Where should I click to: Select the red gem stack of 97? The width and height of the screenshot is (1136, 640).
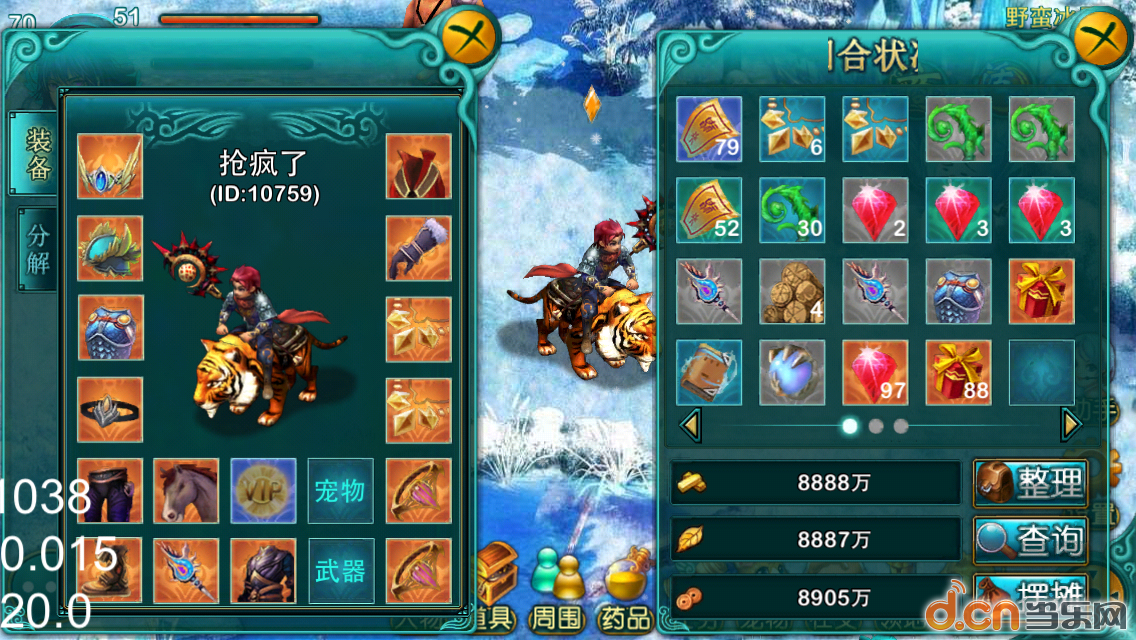[875, 372]
